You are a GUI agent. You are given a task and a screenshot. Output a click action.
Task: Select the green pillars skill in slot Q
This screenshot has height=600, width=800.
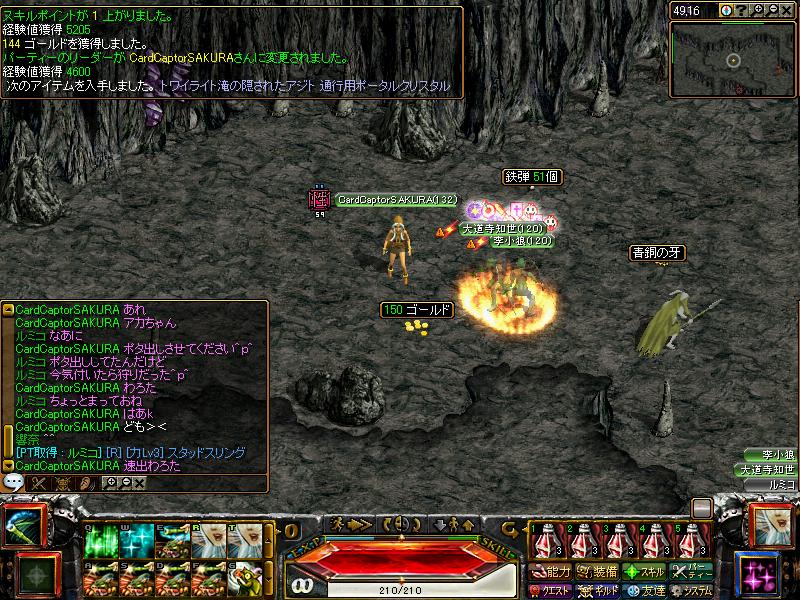(x=101, y=542)
